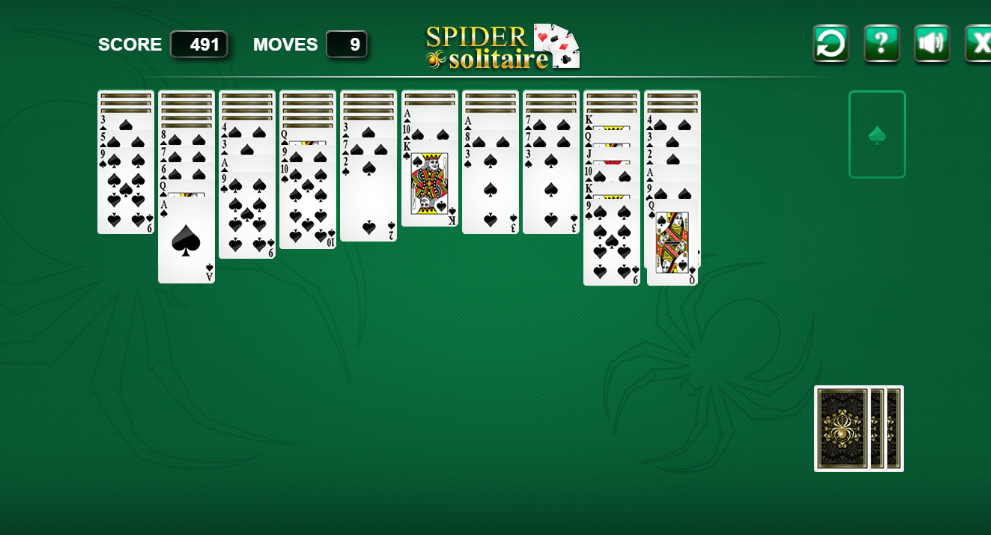991x535 pixels.
Task: Deal new cards from the stock pile
Action: (x=858, y=428)
